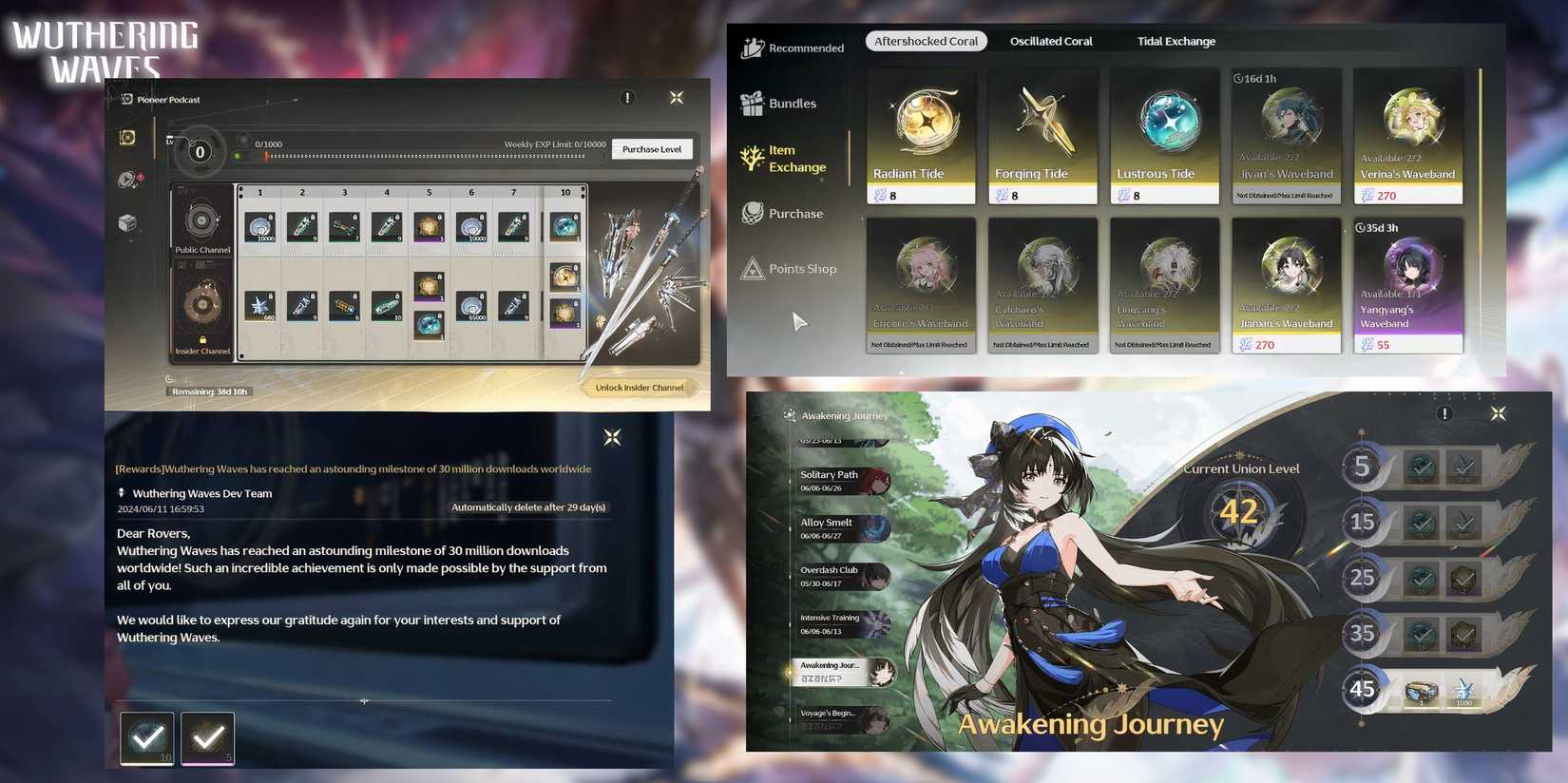This screenshot has height=783, width=1568.
Task: Click the small expander arrow below the mail text
Action: 364,701
